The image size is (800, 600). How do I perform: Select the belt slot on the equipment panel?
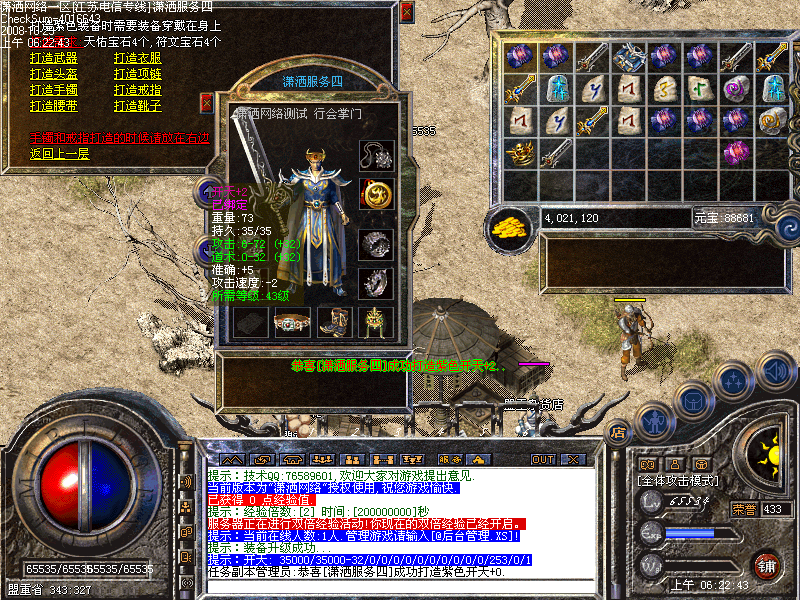click(x=289, y=322)
